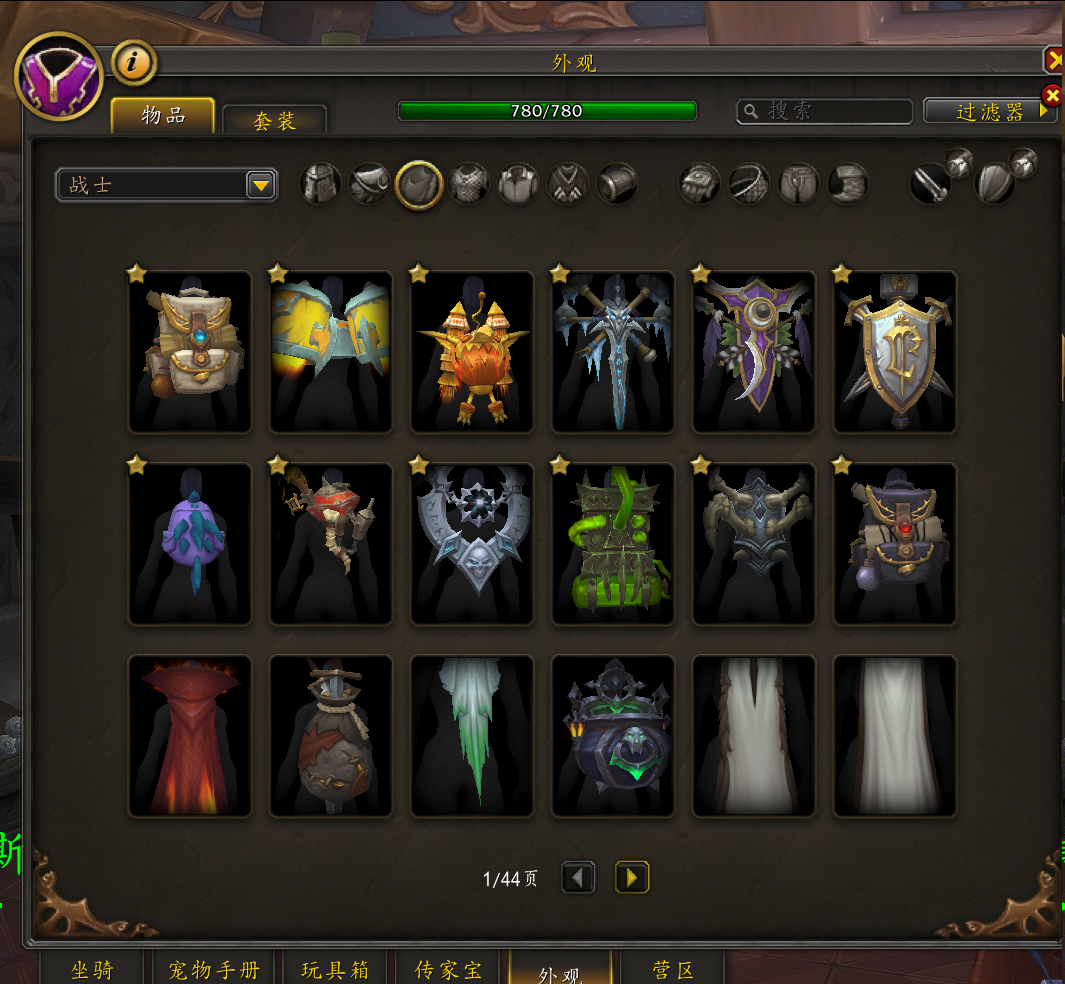Open the 营区 tab
The width and height of the screenshot is (1065, 984).
coord(672,970)
